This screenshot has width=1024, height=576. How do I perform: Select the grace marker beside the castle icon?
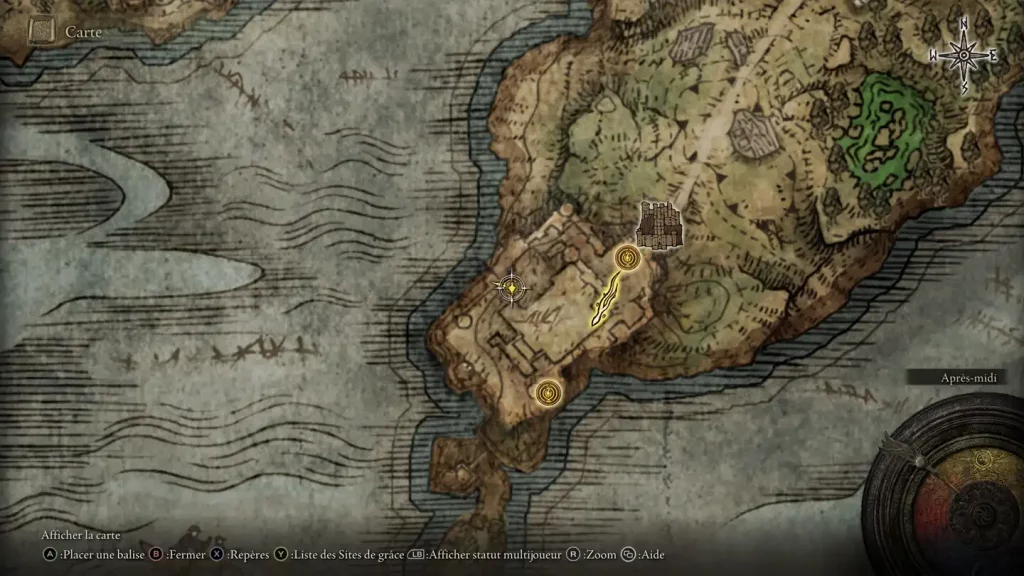pos(627,259)
